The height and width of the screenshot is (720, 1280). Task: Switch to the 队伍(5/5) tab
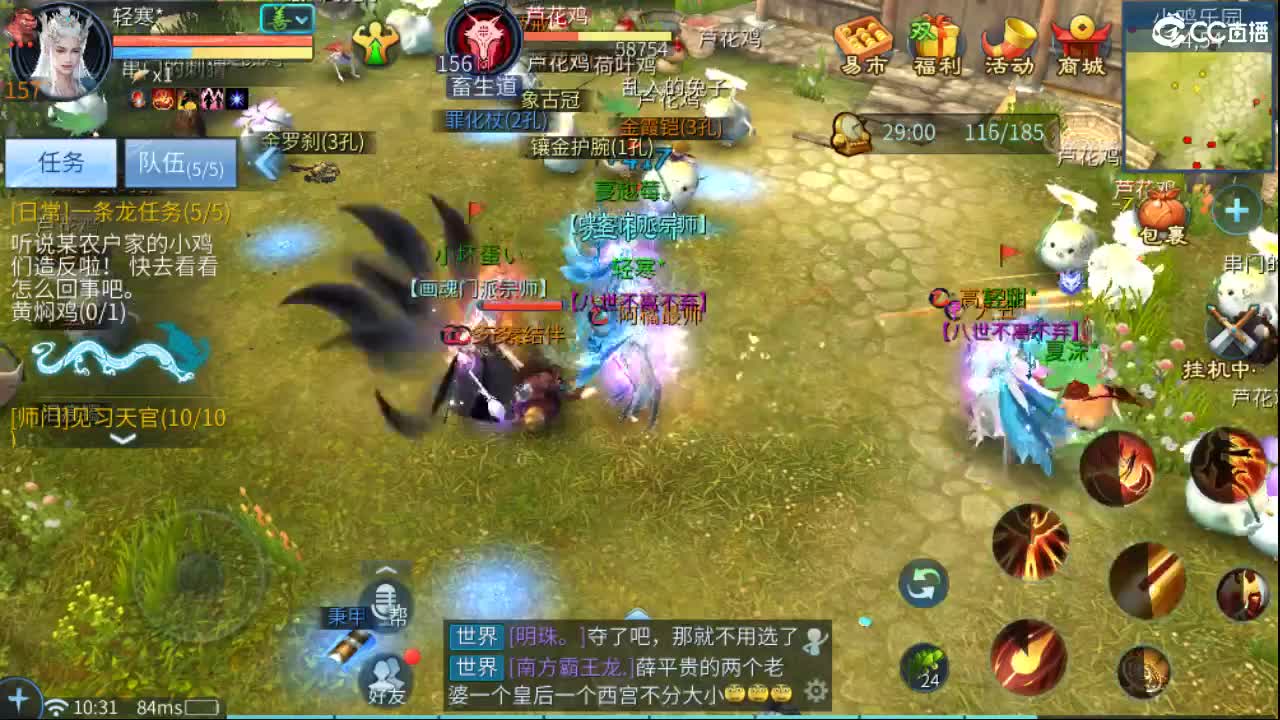pos(178,163)
